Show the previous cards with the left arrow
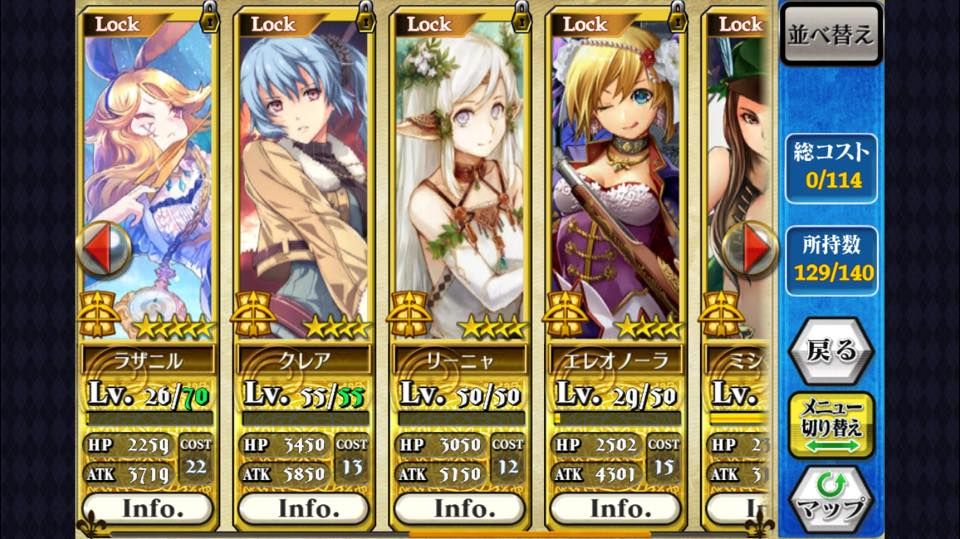 [x=104, y=247]
